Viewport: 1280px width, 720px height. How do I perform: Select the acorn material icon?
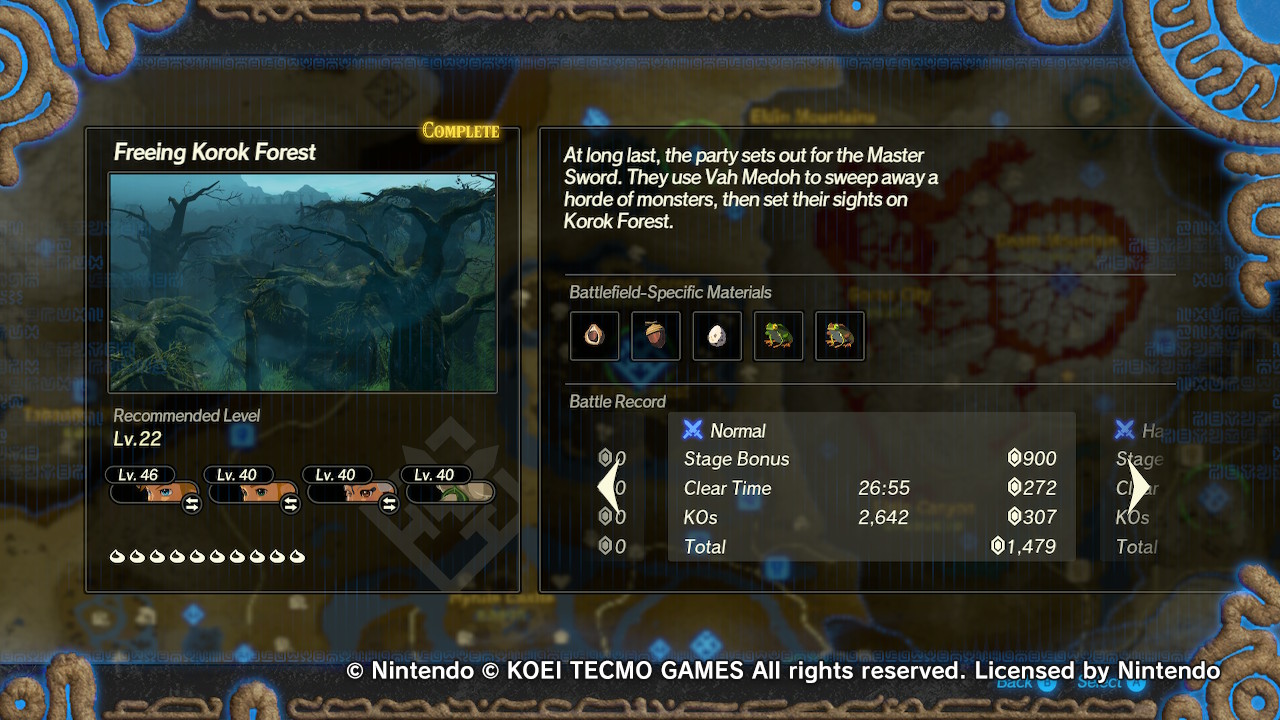click(655, 335)
